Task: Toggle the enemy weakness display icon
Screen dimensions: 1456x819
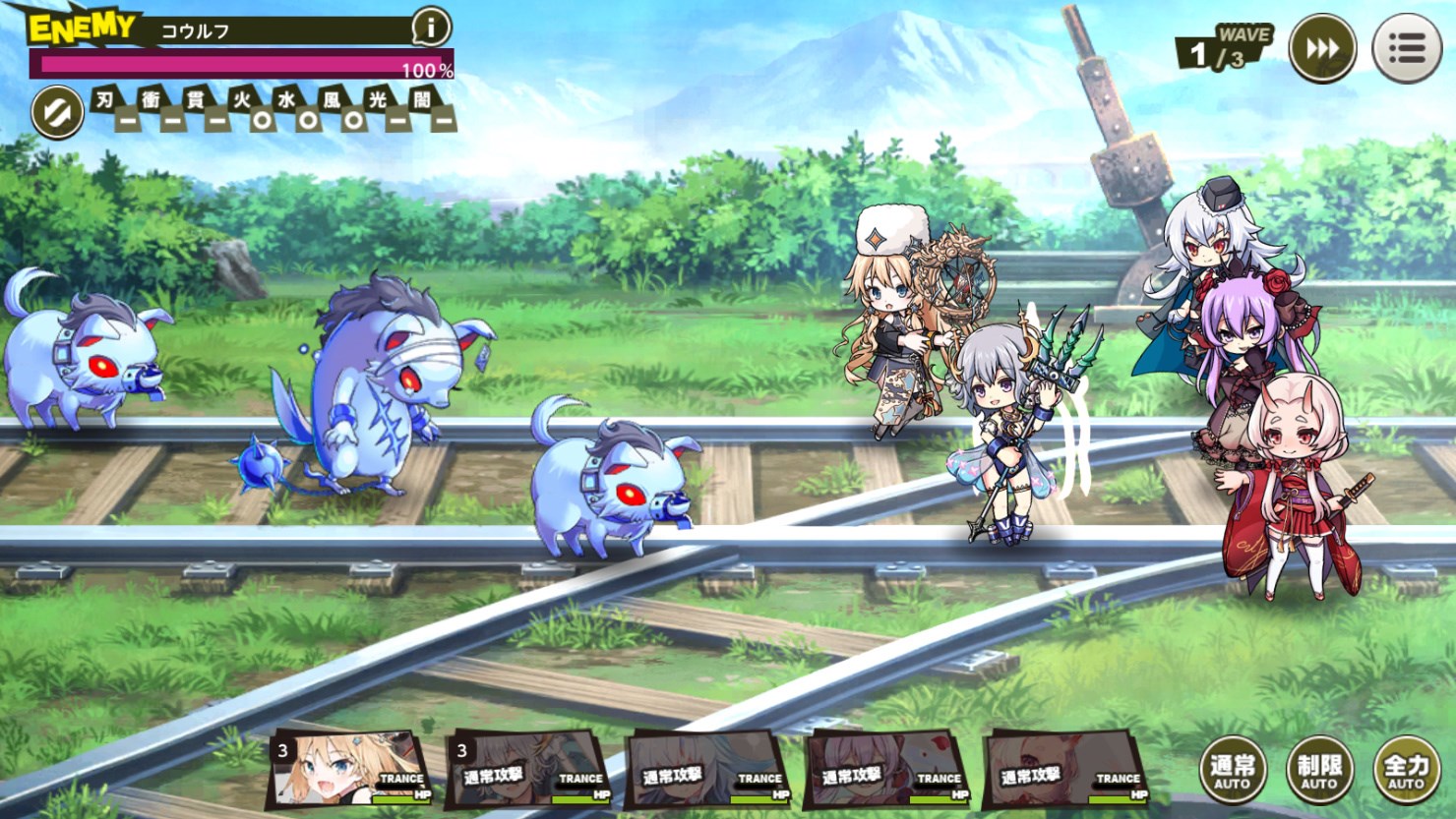Action: click(x=56, y=111)
